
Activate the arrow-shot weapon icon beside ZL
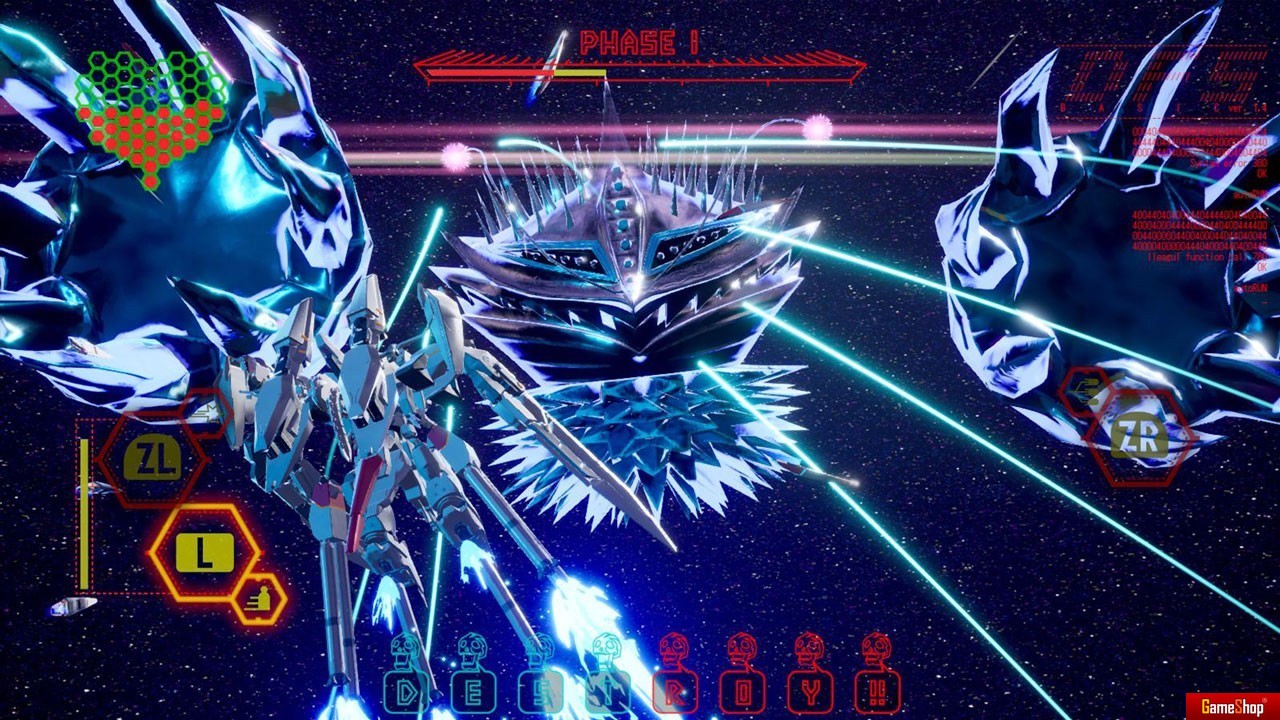[x=204, y=411]
